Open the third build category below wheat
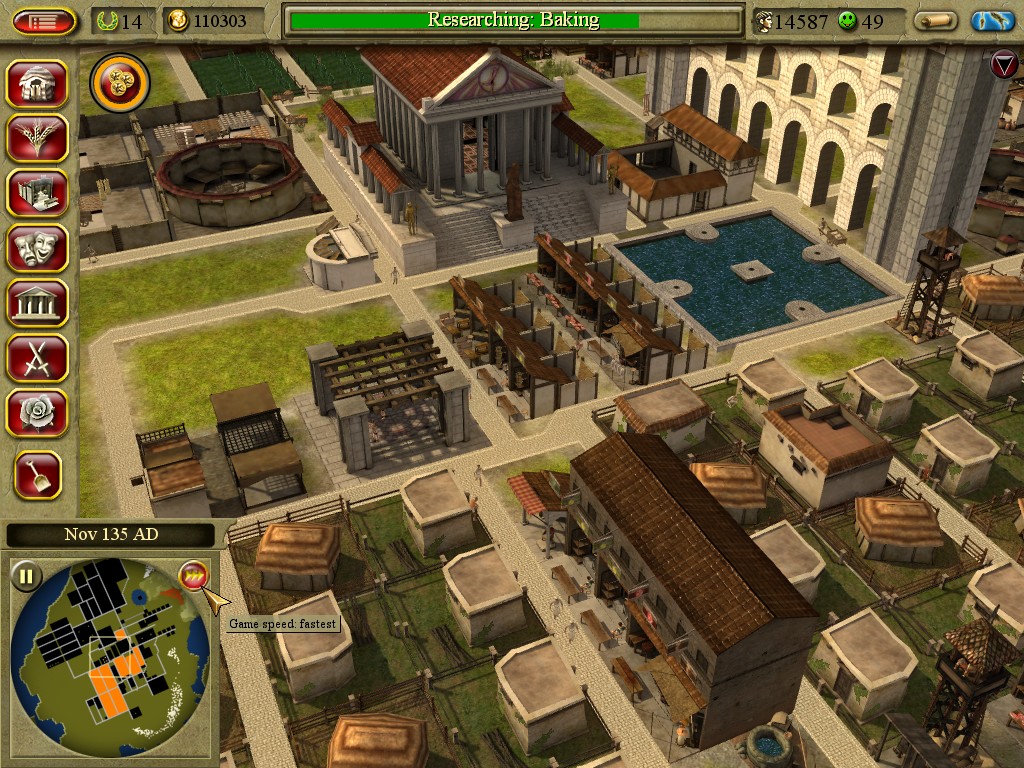Image resolution: width=1024 pixels, height=768 pixels. click(x=37, y=192)
